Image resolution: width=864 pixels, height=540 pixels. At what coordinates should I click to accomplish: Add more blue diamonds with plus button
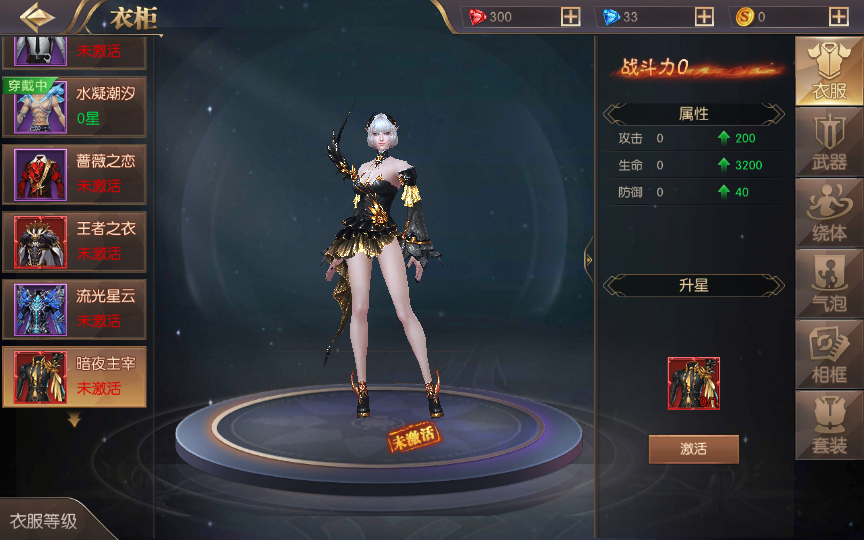(x=704, y=17)
